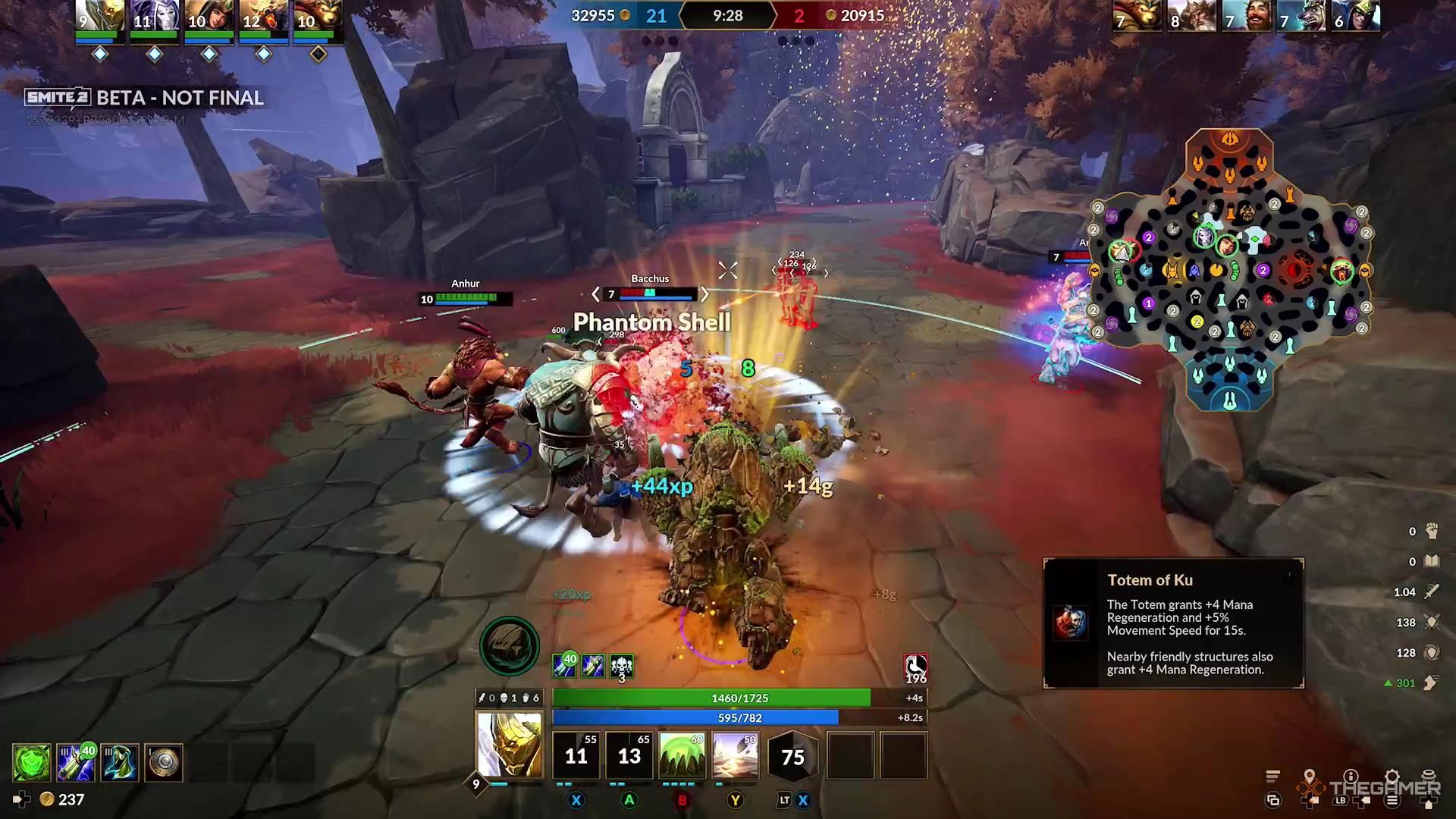
Task: Select the white light ability costing 50 mana
Action: 736,755
